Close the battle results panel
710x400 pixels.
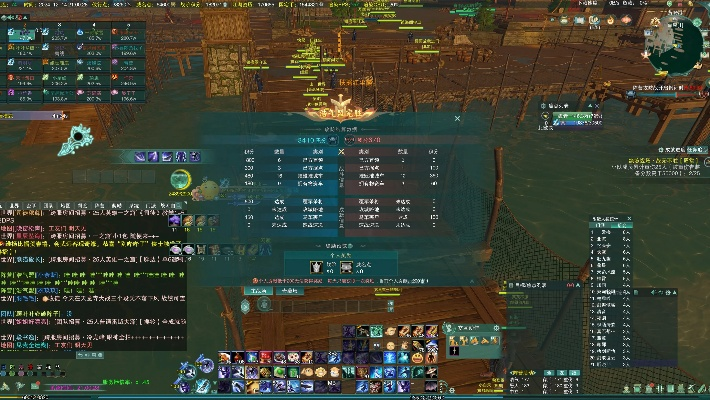458,118
